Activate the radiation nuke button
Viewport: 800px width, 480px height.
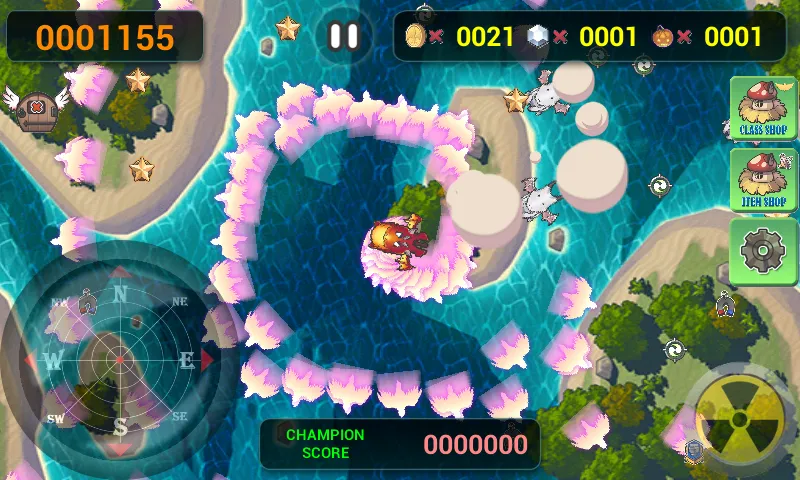[x=739, y=416]
